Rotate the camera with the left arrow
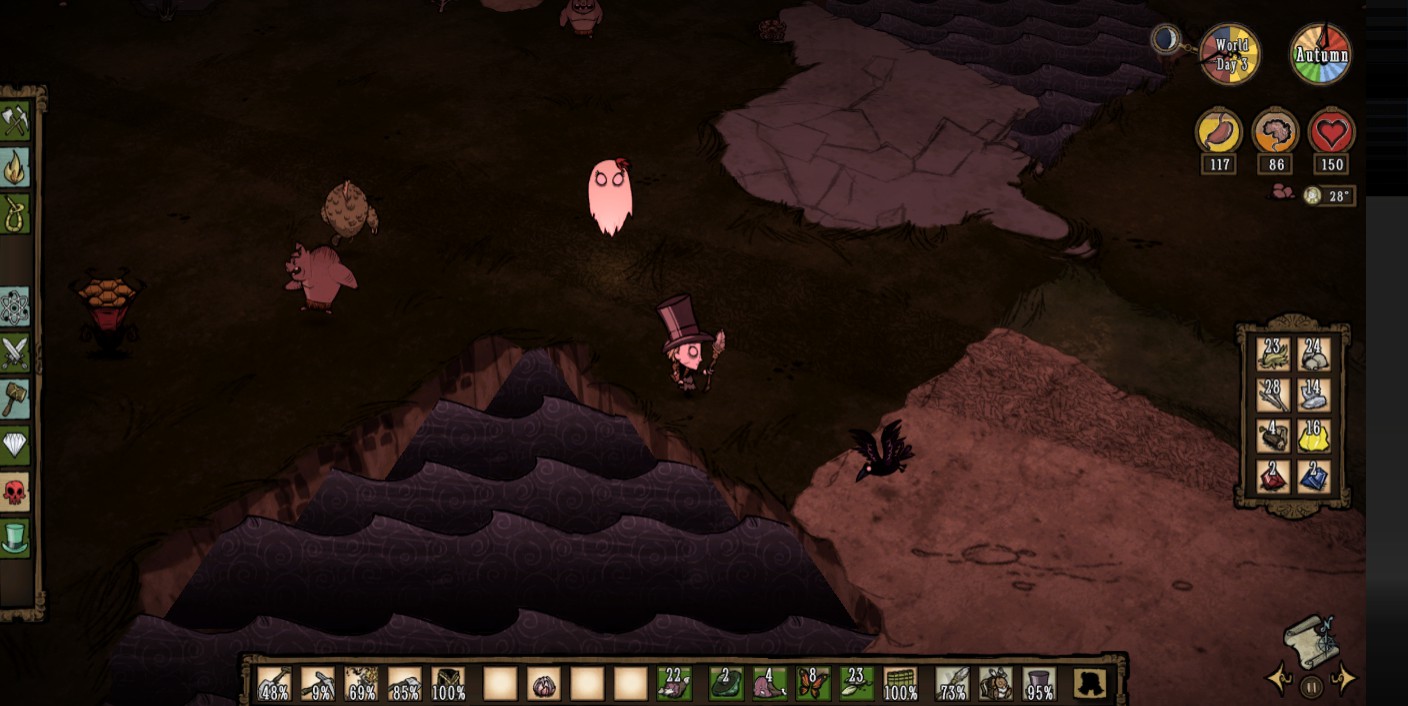Screen dimensions: 1408x706 click(x=1279, y=680)
